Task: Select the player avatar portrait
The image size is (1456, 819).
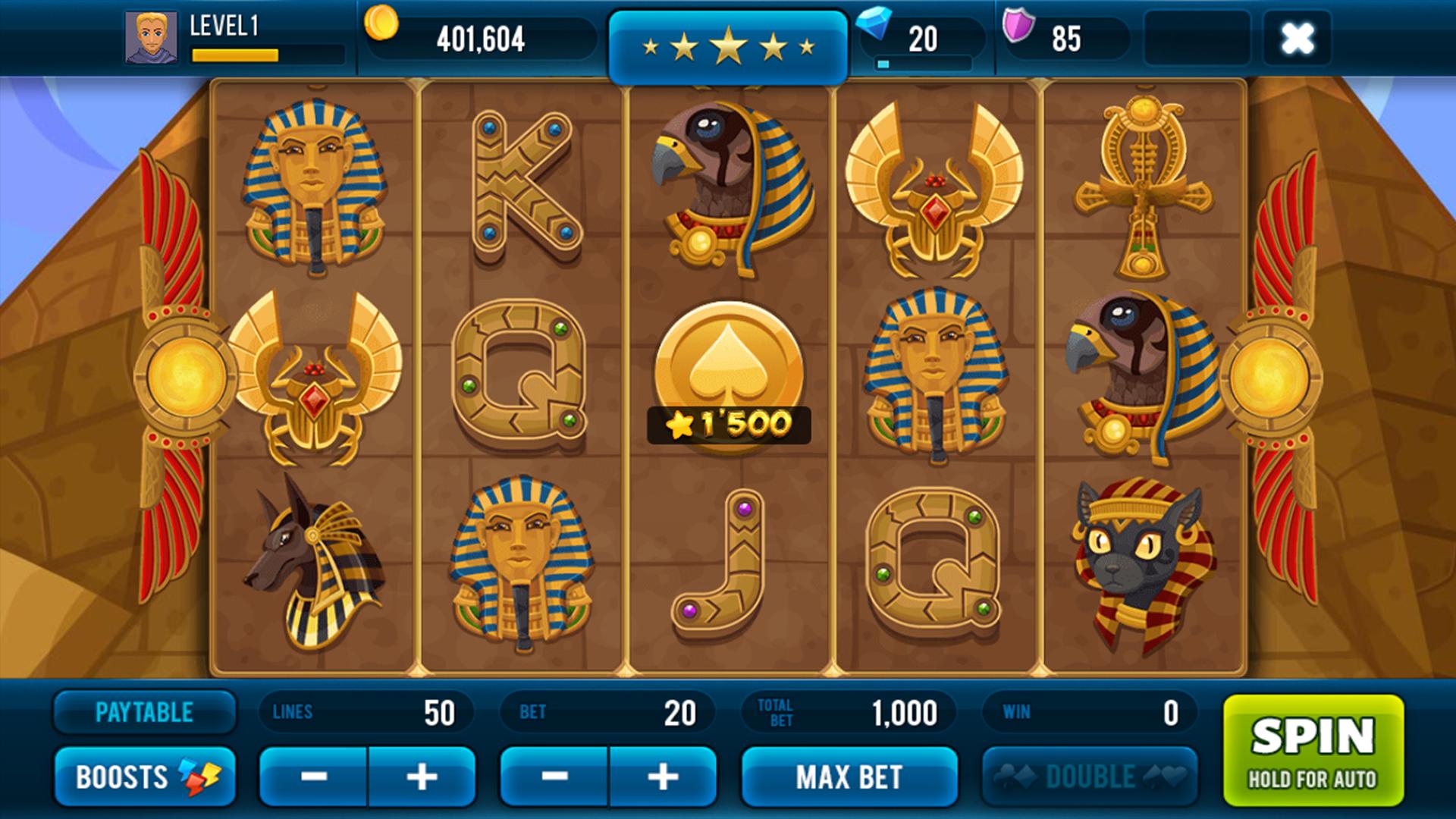Action: pyautogui.click(x=149, y=36)
